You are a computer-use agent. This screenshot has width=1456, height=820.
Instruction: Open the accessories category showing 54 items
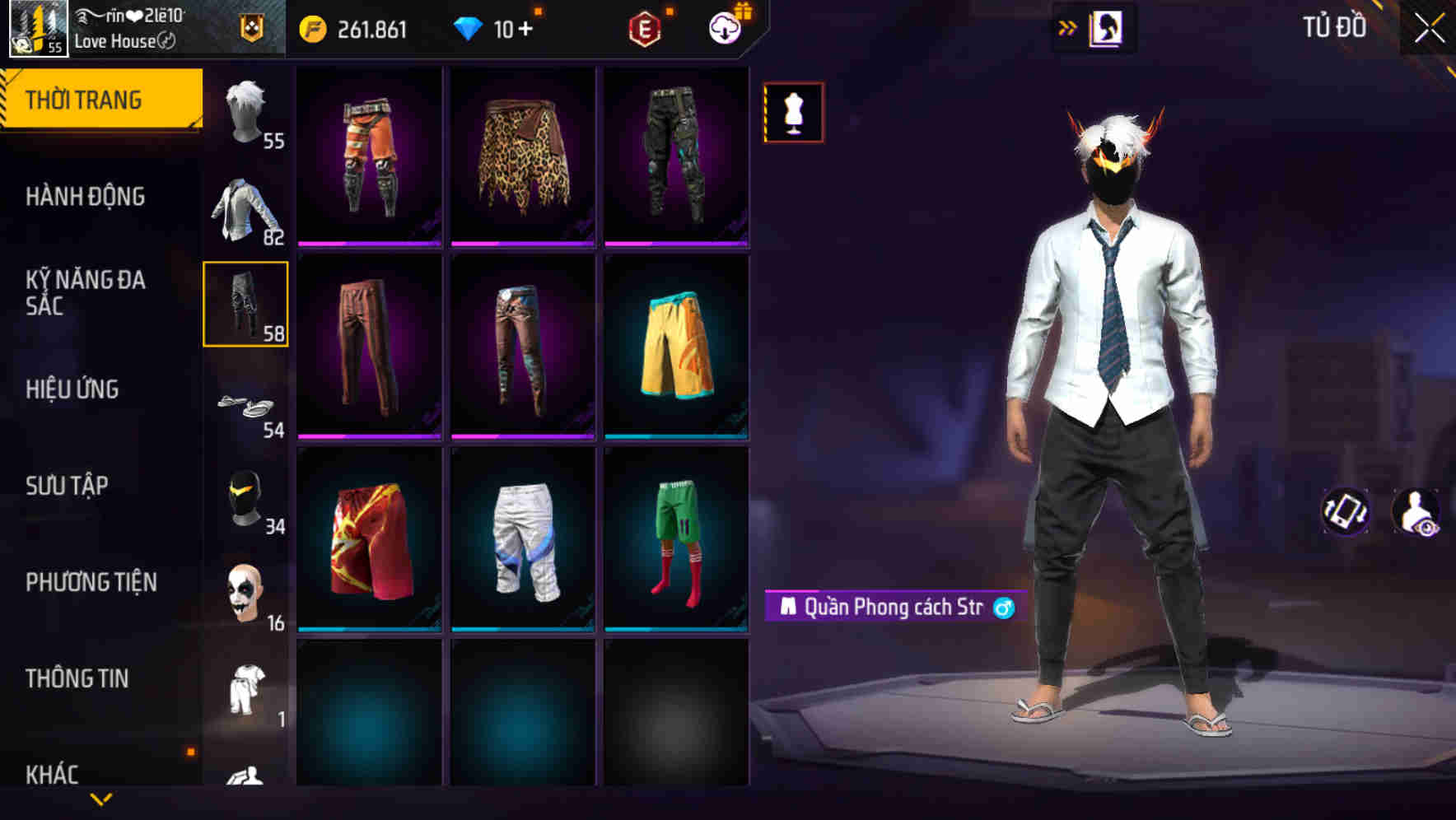[x=245, y=403]
